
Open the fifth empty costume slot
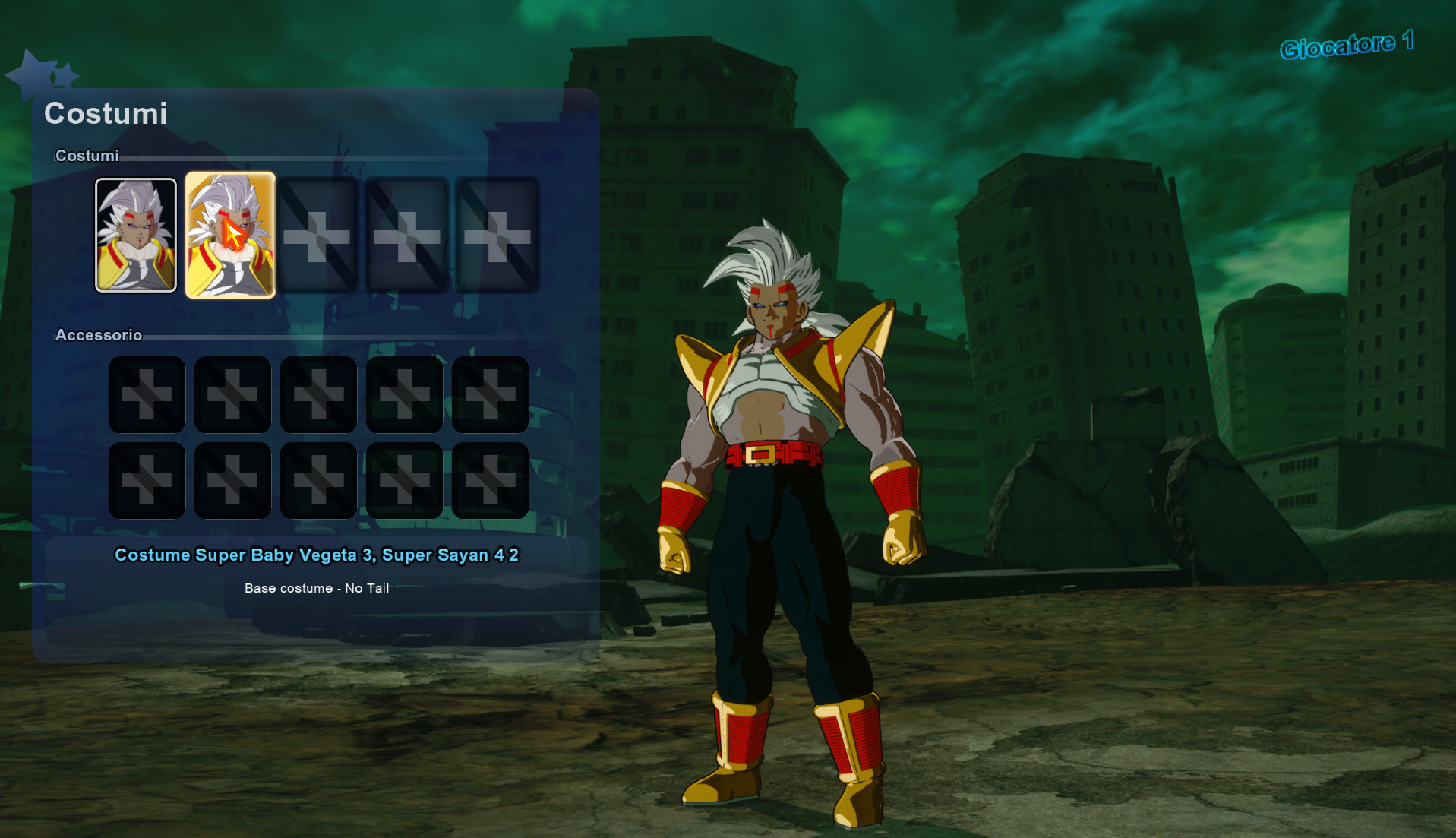(x=493, y=234)
